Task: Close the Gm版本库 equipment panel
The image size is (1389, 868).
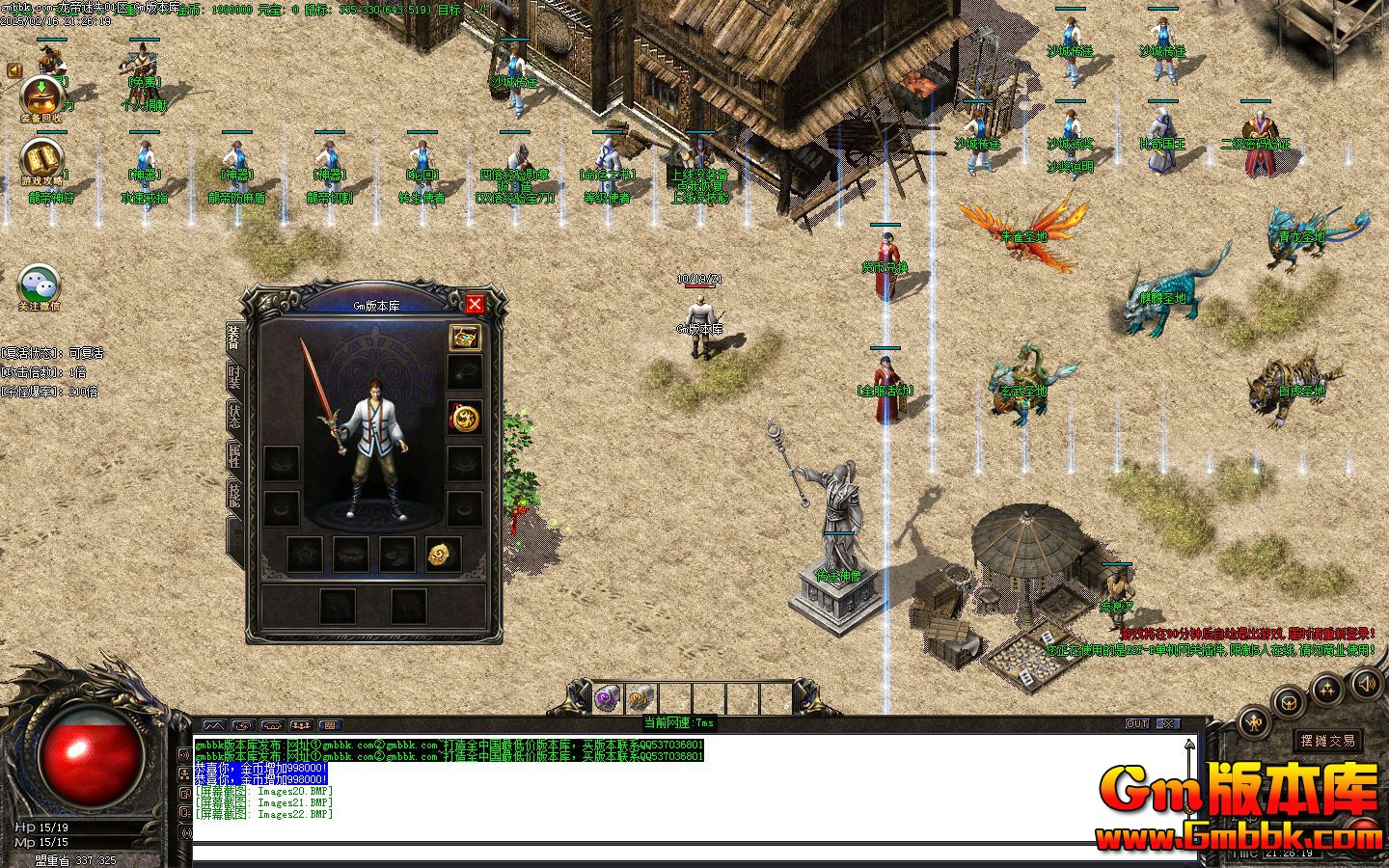Action: (x=475, y=305)
